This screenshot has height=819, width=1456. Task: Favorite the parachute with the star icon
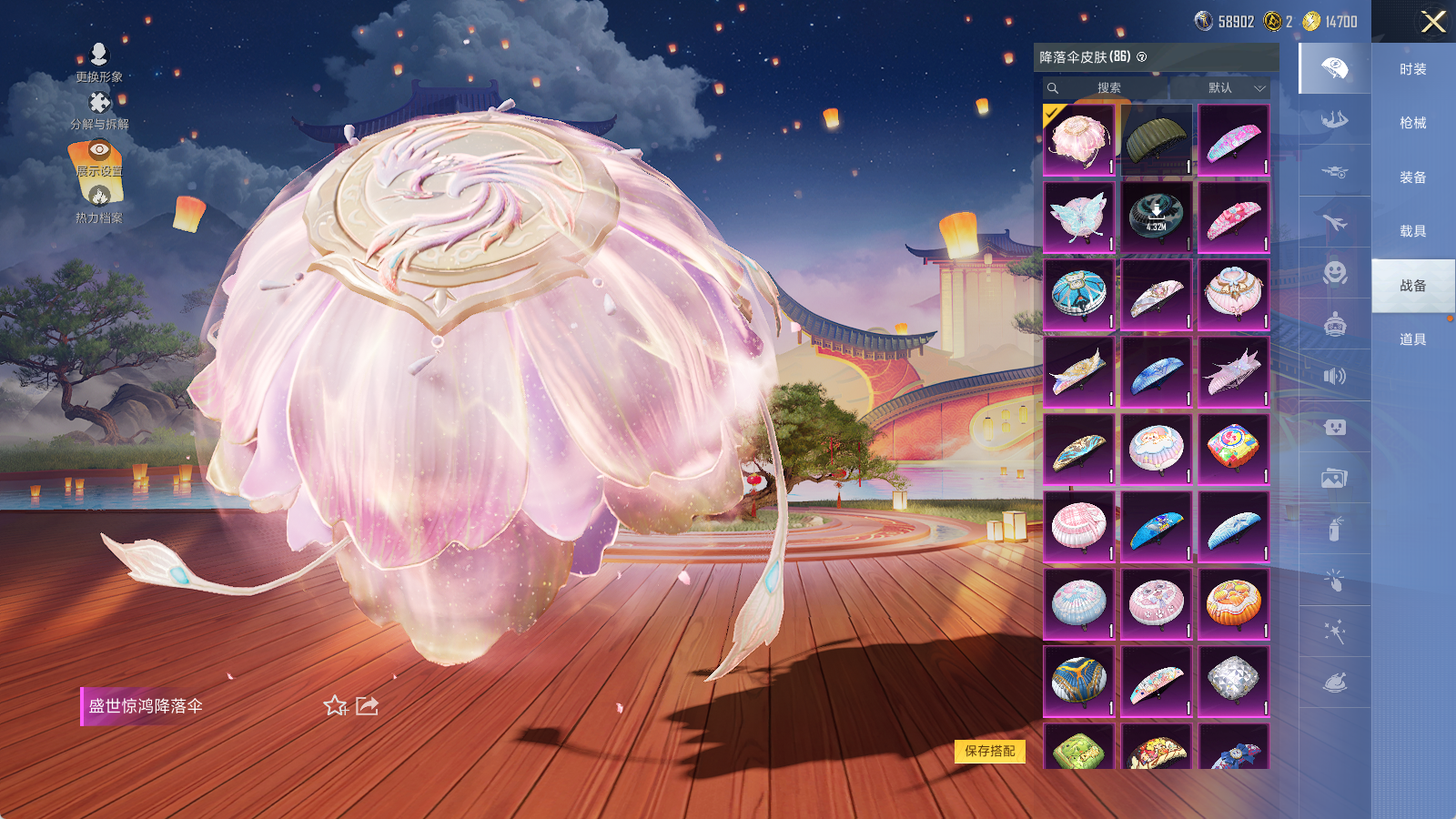pos(335,706)
